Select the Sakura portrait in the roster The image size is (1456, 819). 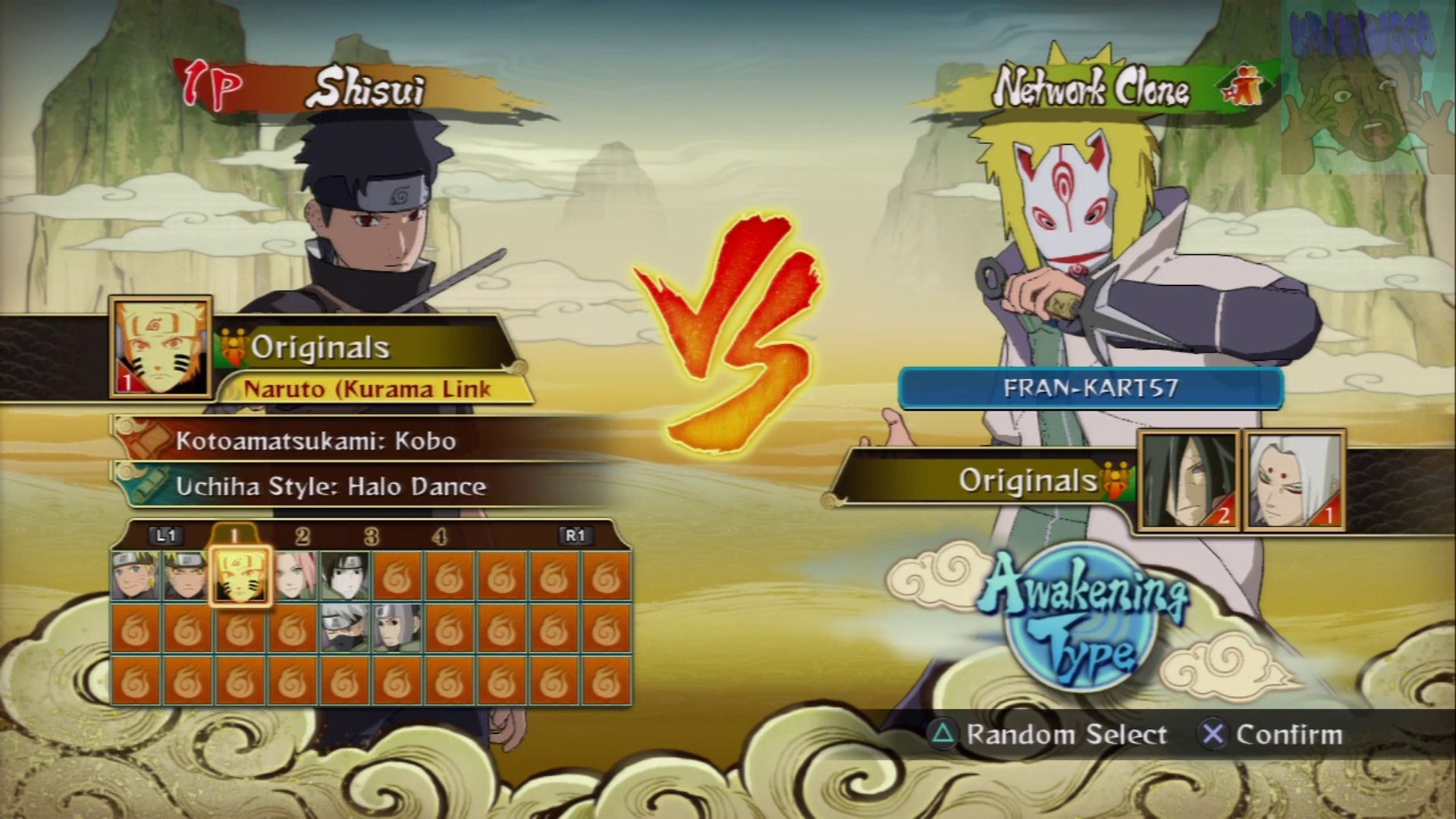(x=292, y=577)
